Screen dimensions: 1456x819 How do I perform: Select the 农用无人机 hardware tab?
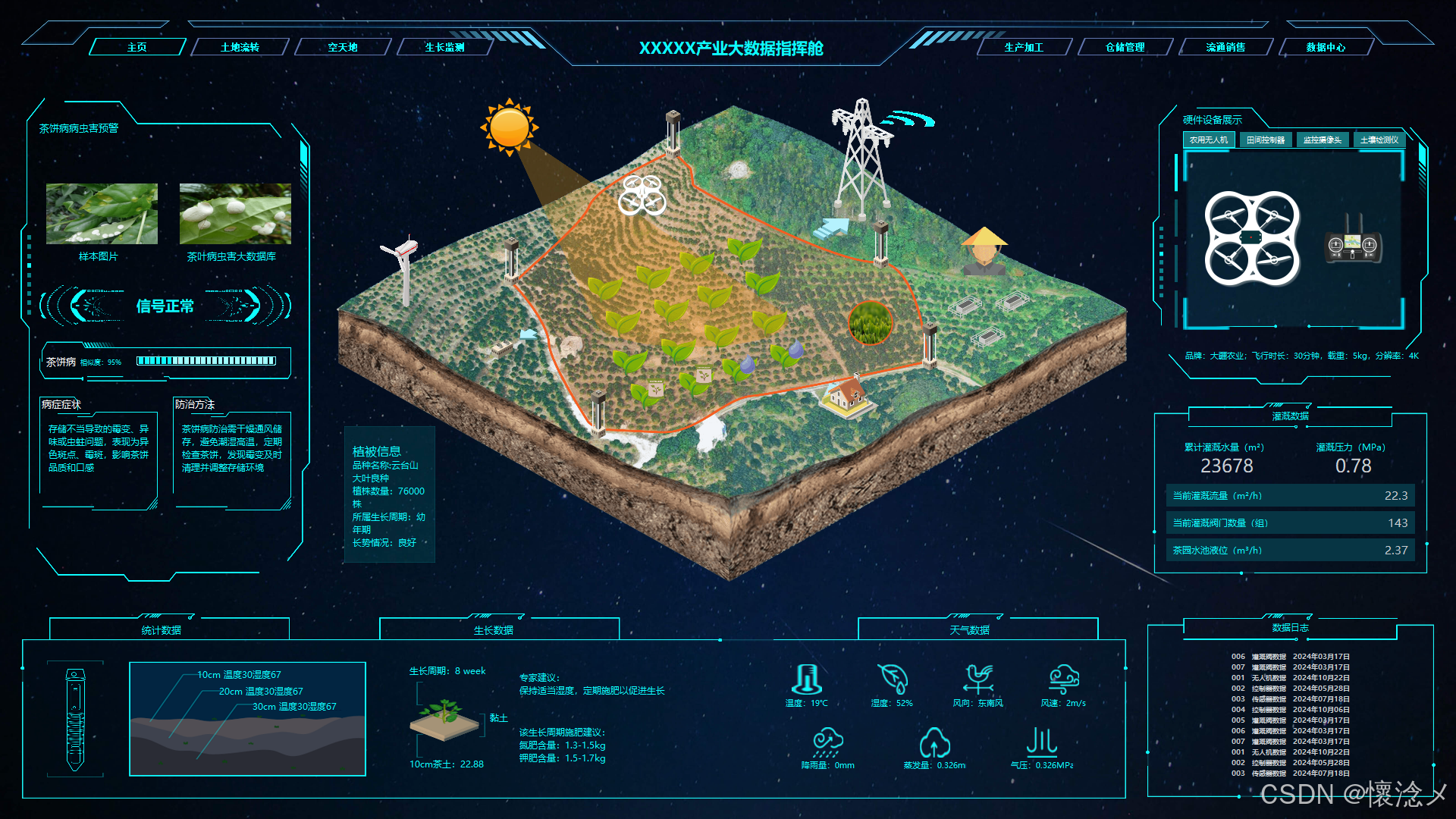[1209, 140]
